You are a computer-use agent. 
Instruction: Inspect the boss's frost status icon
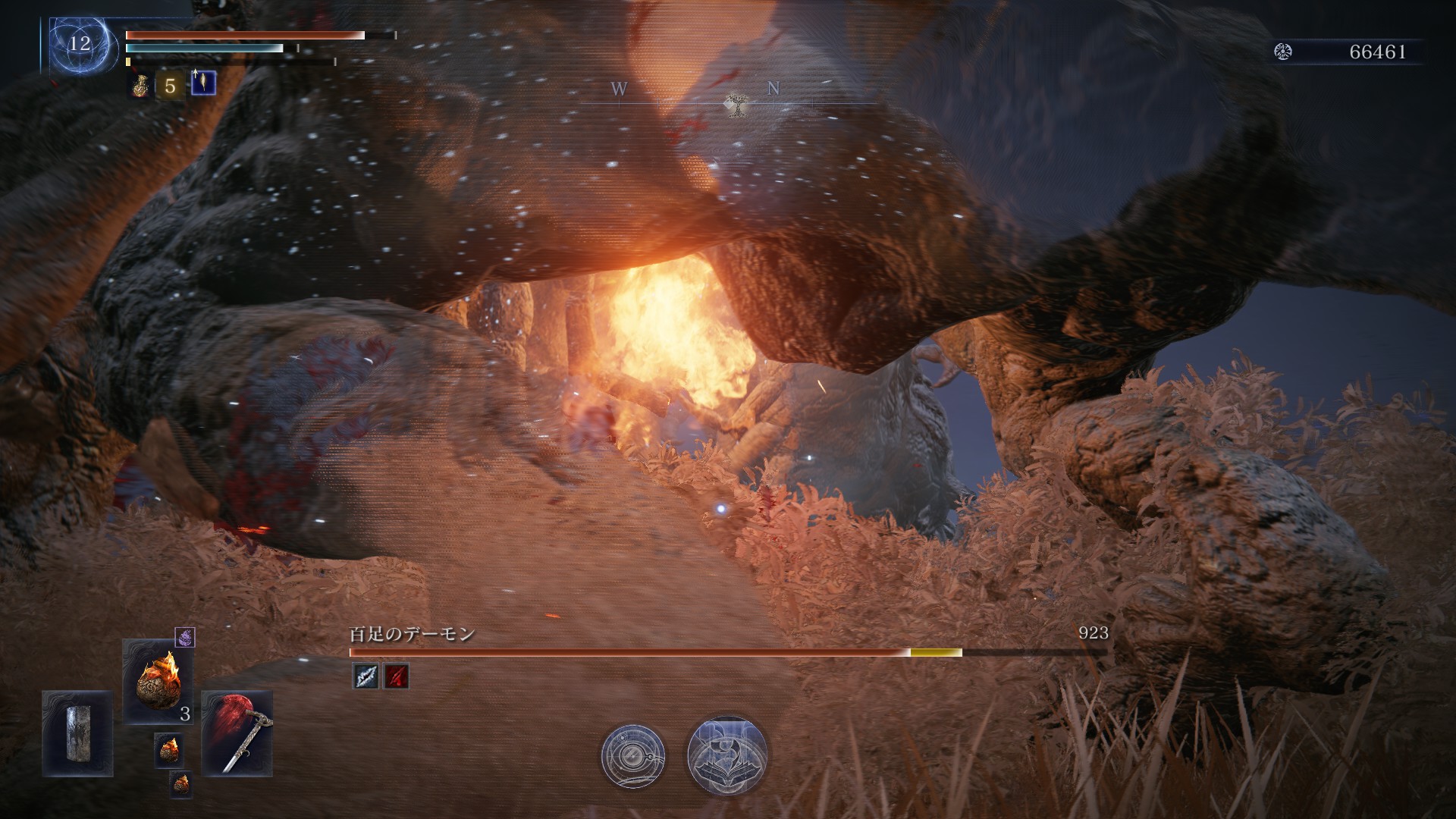coord(366,676)
